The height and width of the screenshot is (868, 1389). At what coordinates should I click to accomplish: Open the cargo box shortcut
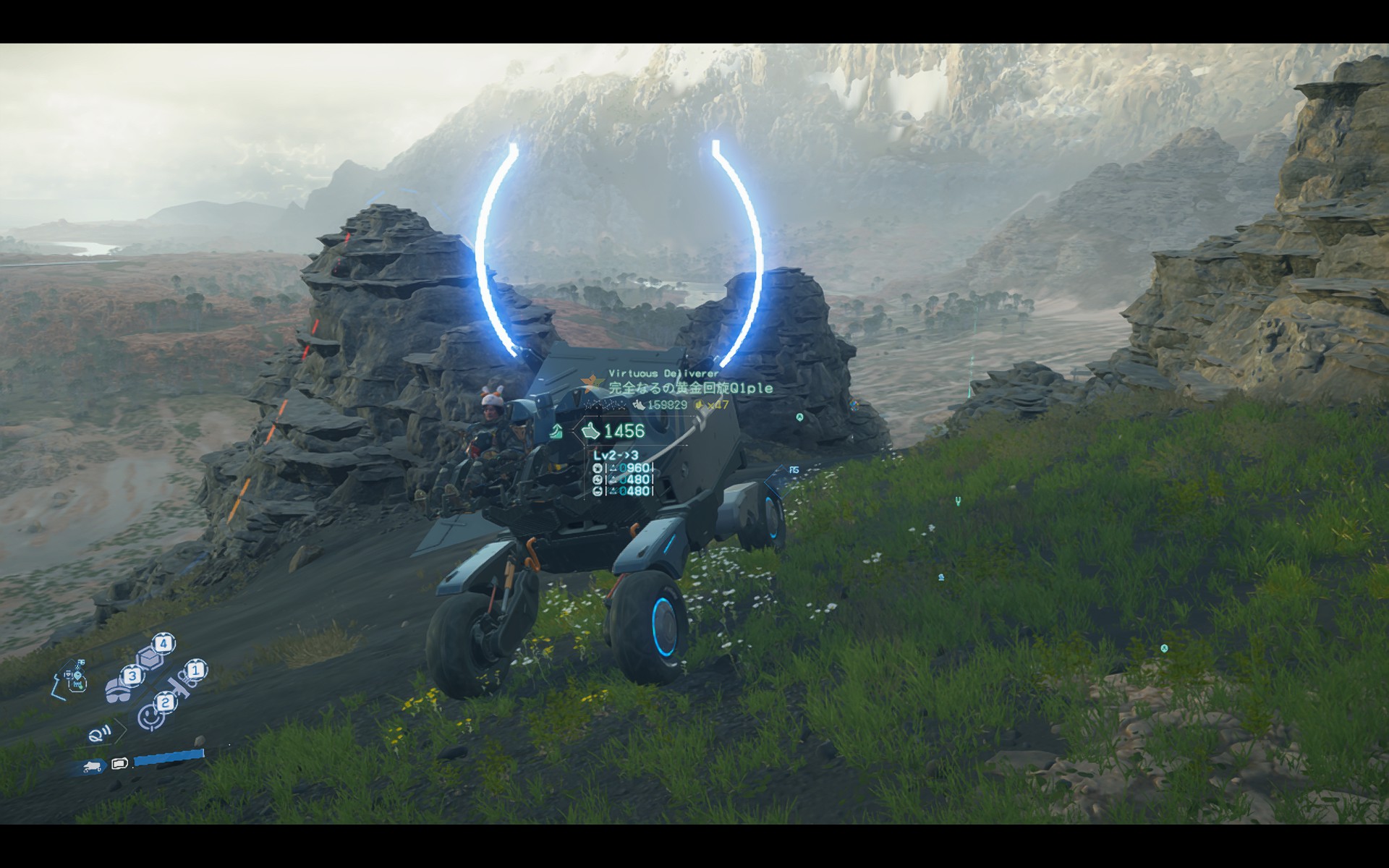coord(150,657)
